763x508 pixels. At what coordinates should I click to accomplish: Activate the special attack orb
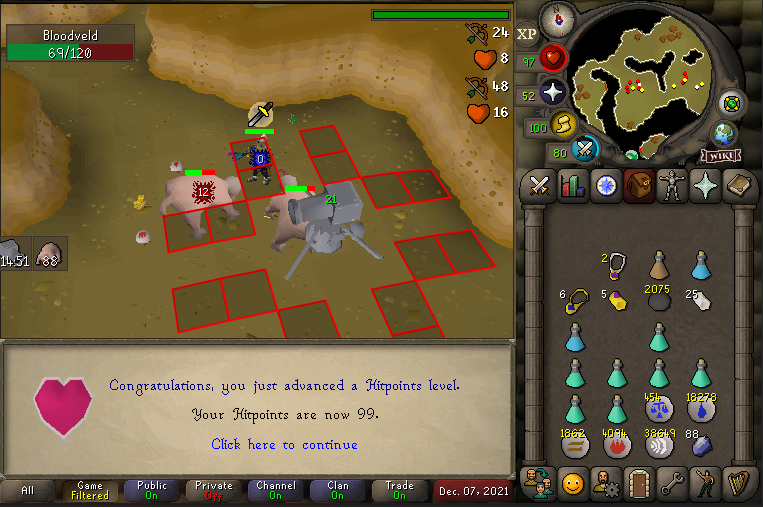[586, 150]
